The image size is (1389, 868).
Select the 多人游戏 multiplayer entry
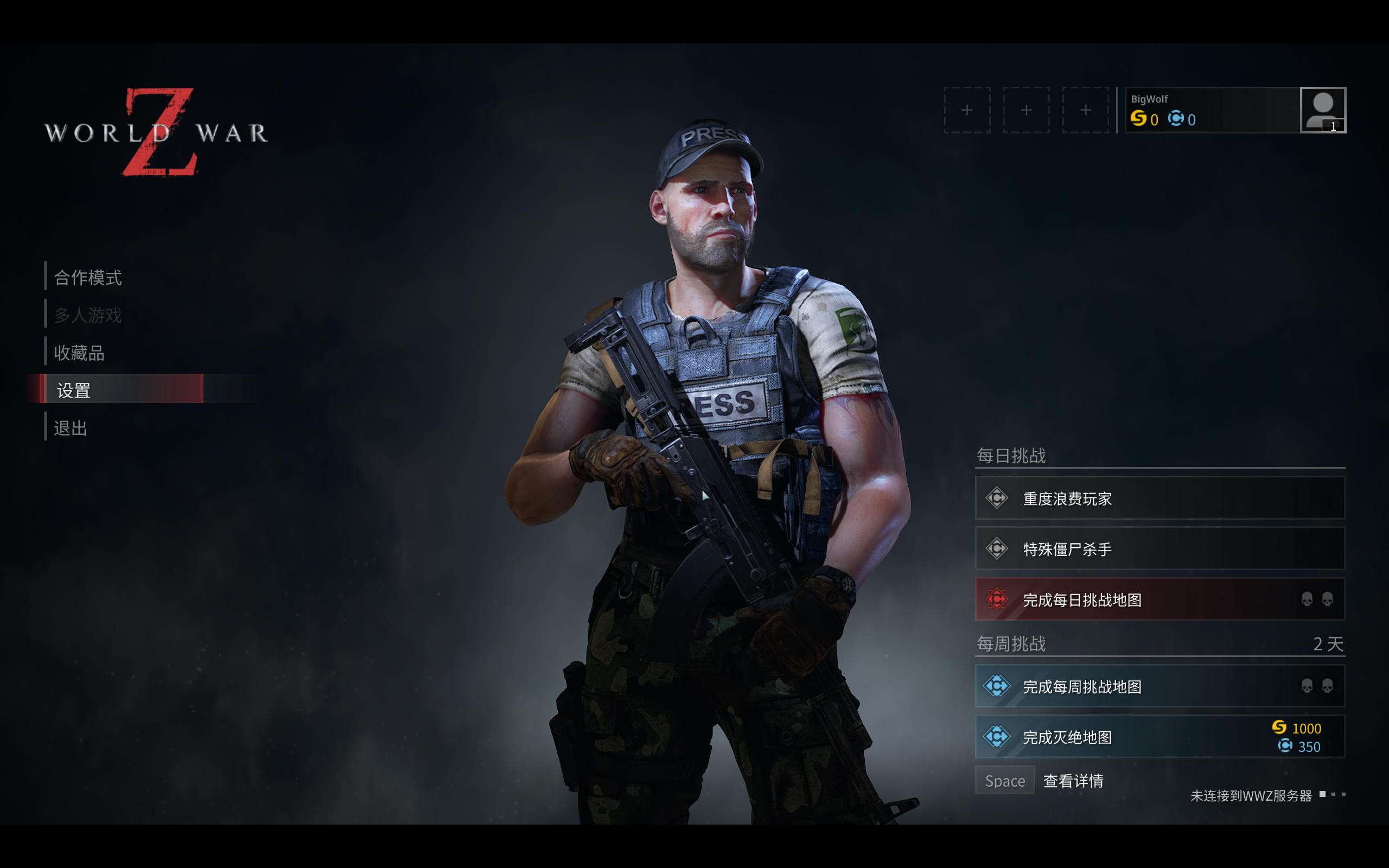(88, 315)
